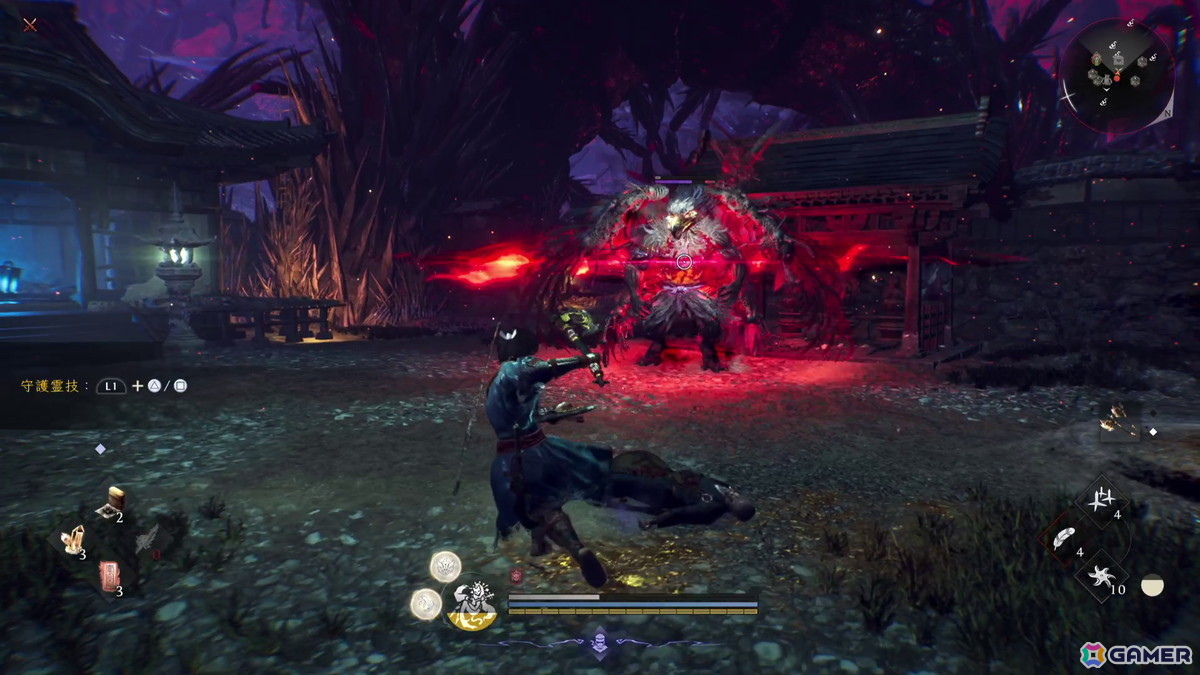This screenshot has width=1200, height=675.
Task: Click the red skull status effect icon
Action: click(516, 576)
